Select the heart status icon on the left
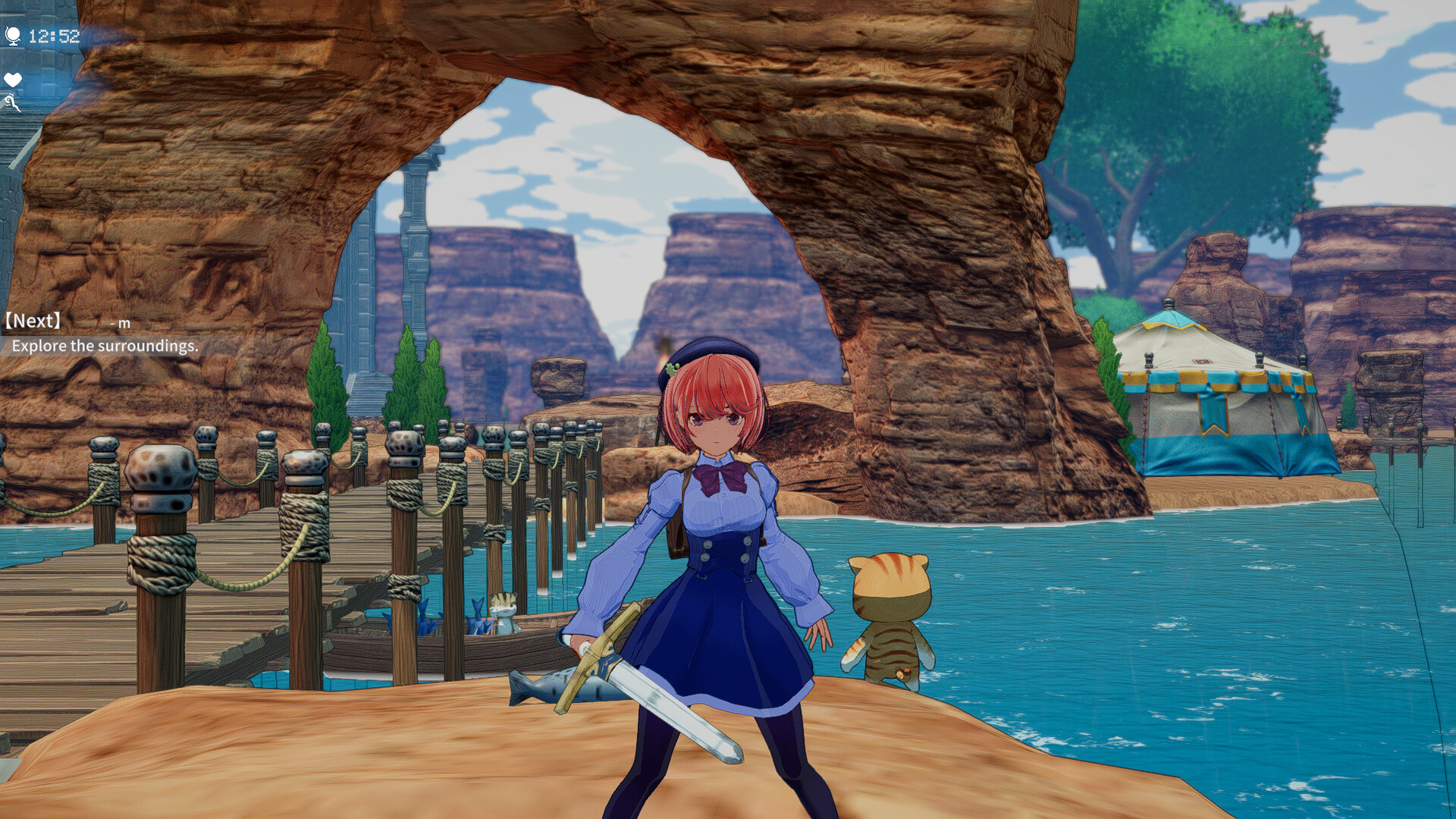 [x=12, y=79]
